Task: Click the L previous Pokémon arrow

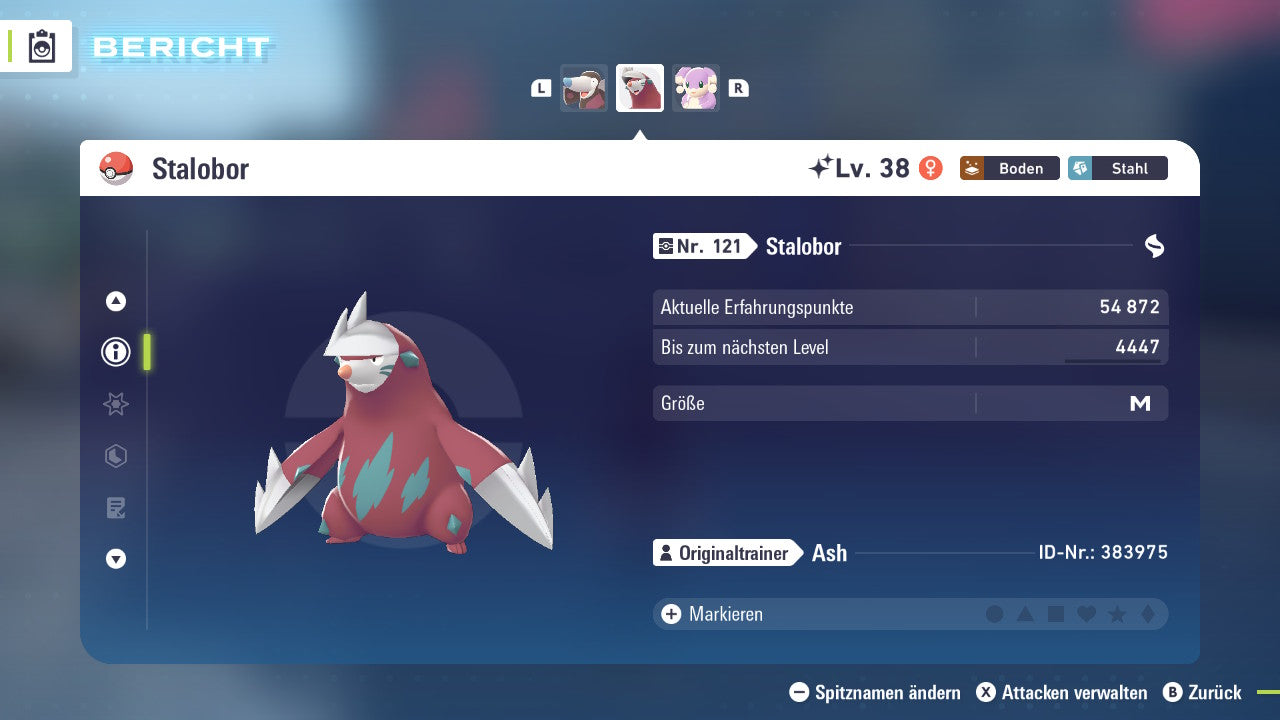Action: click(x=540, y=87)
